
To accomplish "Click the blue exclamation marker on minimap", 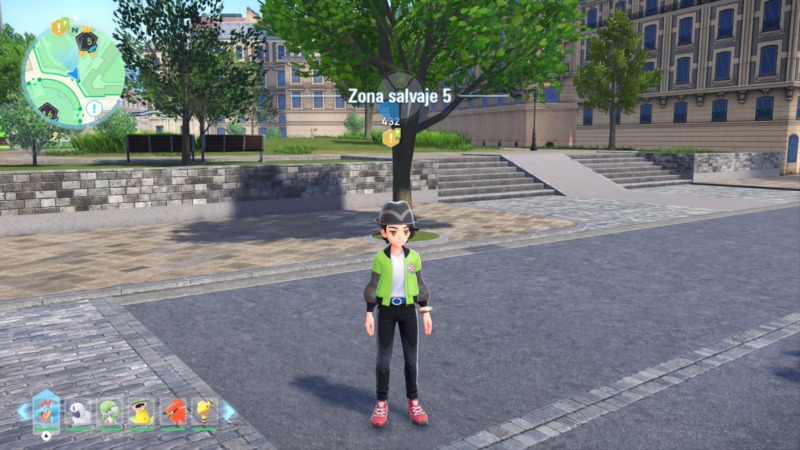I will coord(93,107).
